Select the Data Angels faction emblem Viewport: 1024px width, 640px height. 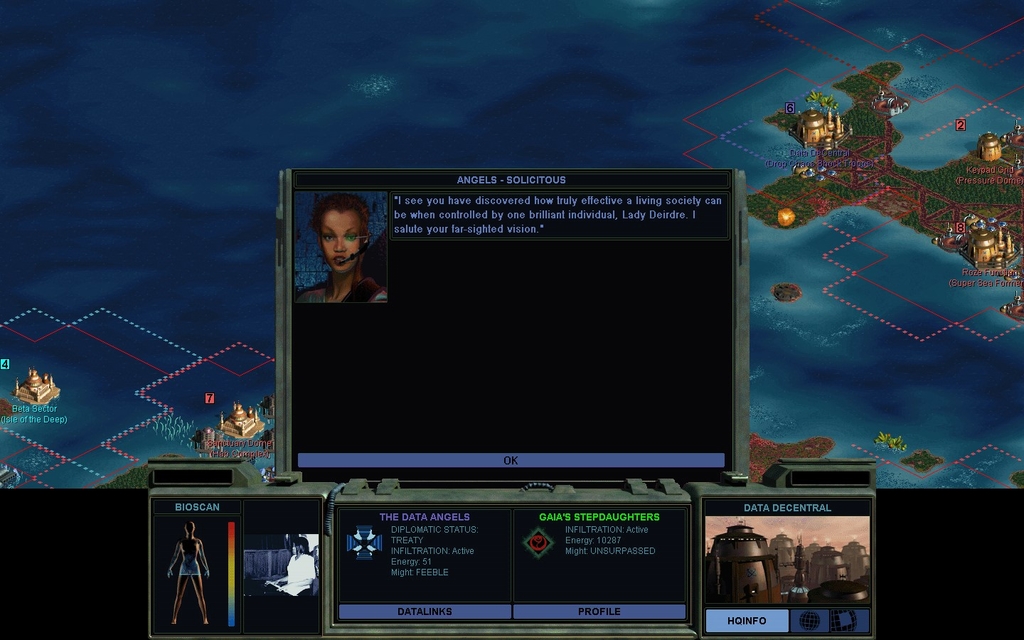pos(364,542)
